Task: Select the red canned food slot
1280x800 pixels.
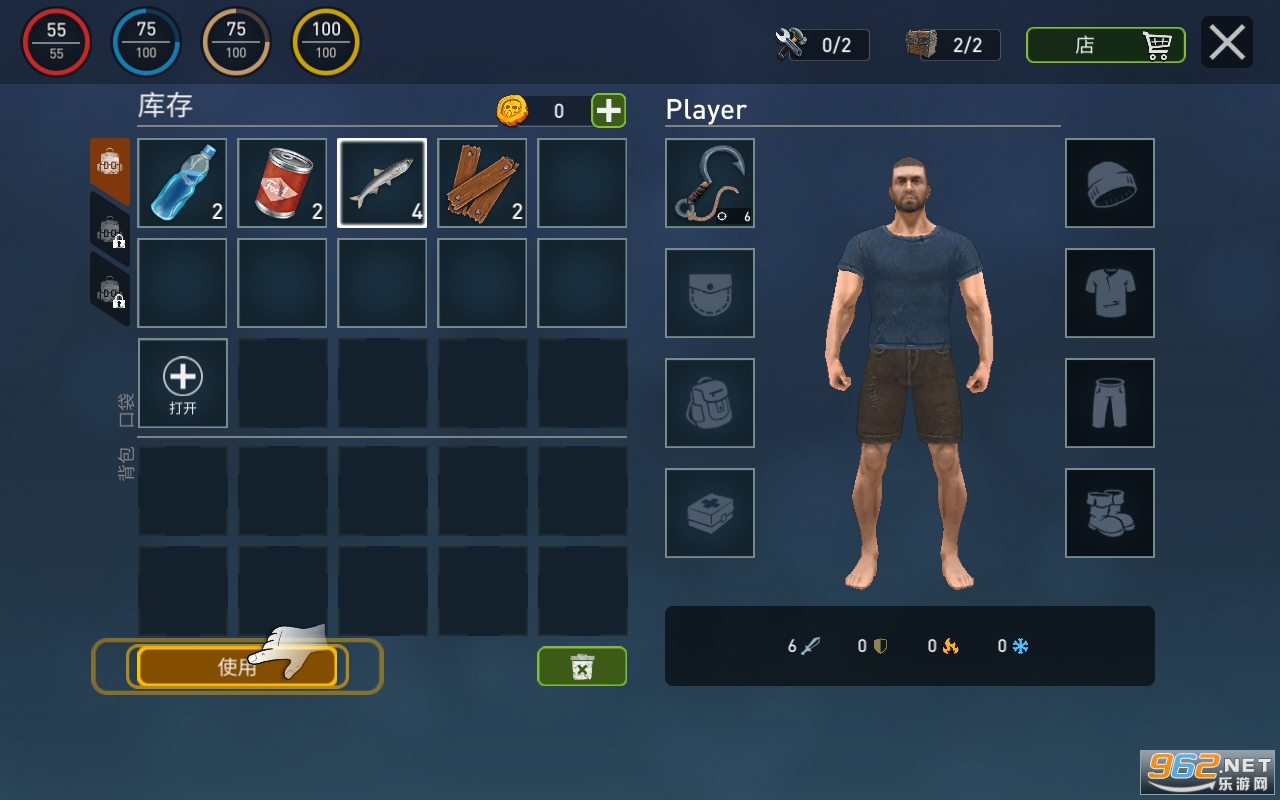Action: pyautogui.click(x=282, y=183)
